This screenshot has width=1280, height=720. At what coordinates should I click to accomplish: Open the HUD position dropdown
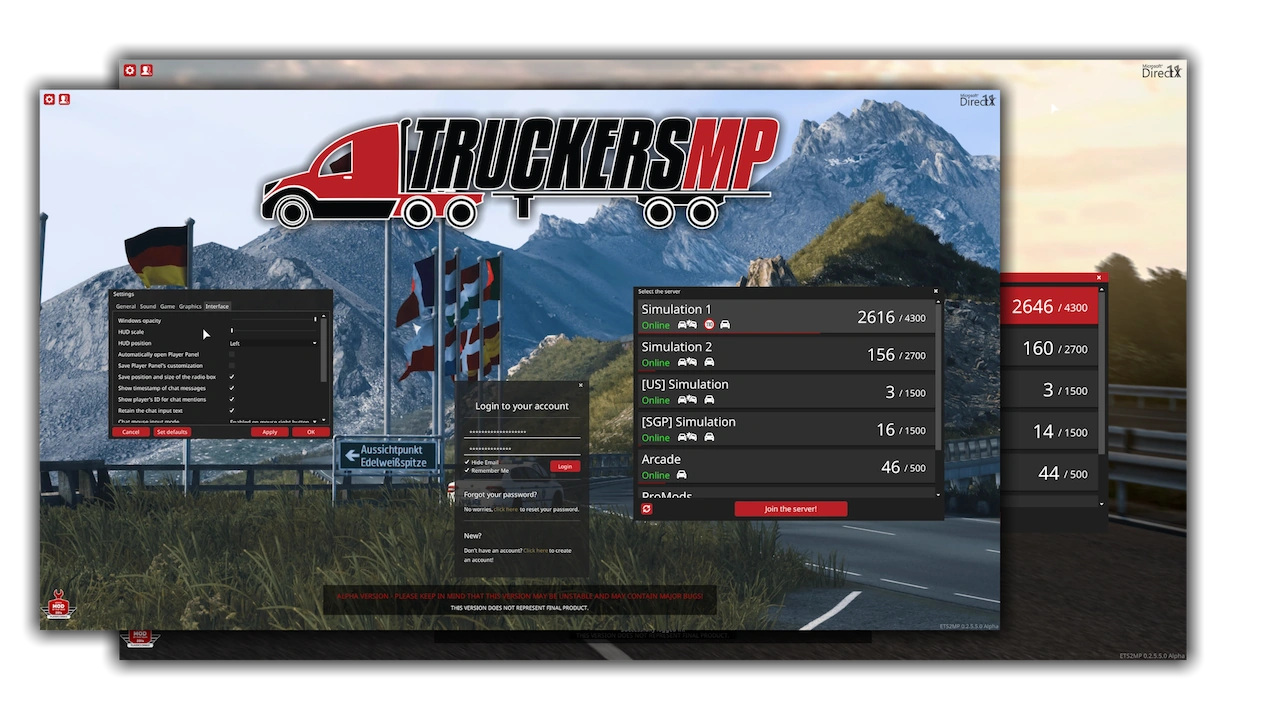tap(273, 343)
